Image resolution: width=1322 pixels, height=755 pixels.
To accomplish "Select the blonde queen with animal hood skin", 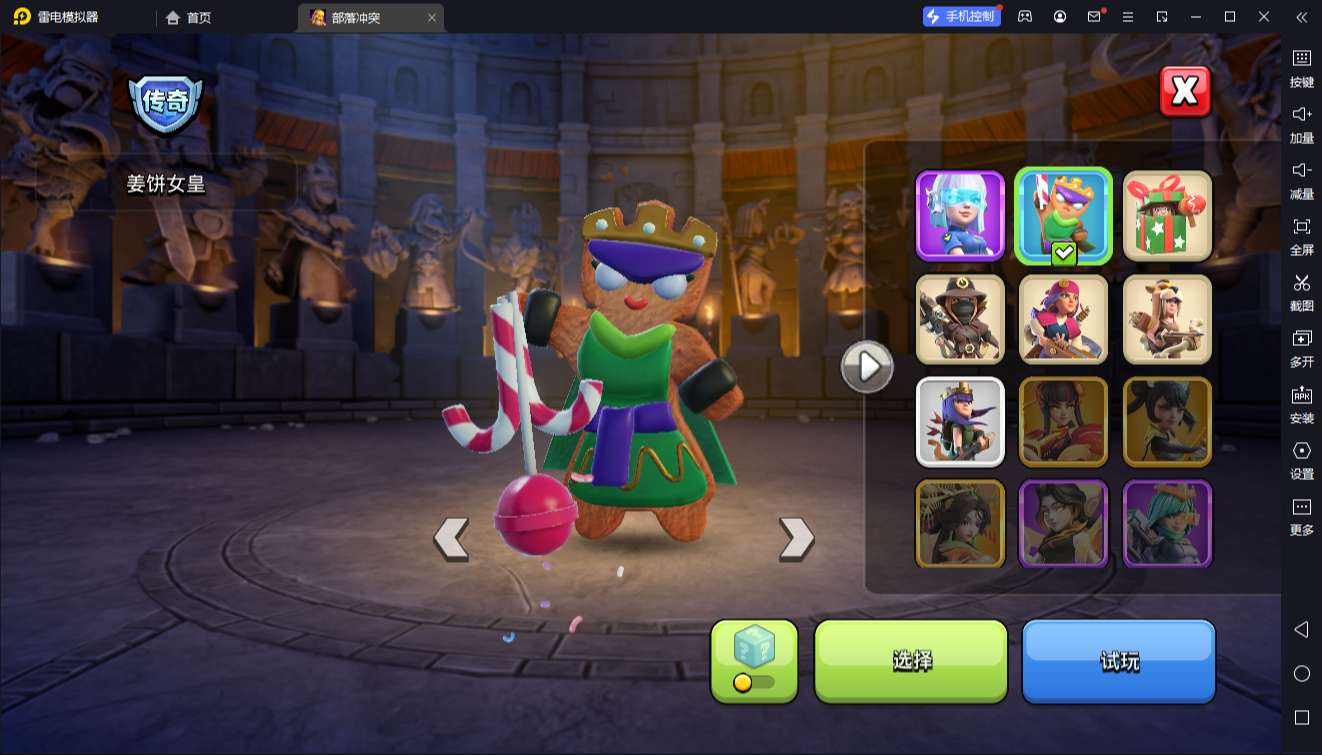I will click(x=1167, y=319).
